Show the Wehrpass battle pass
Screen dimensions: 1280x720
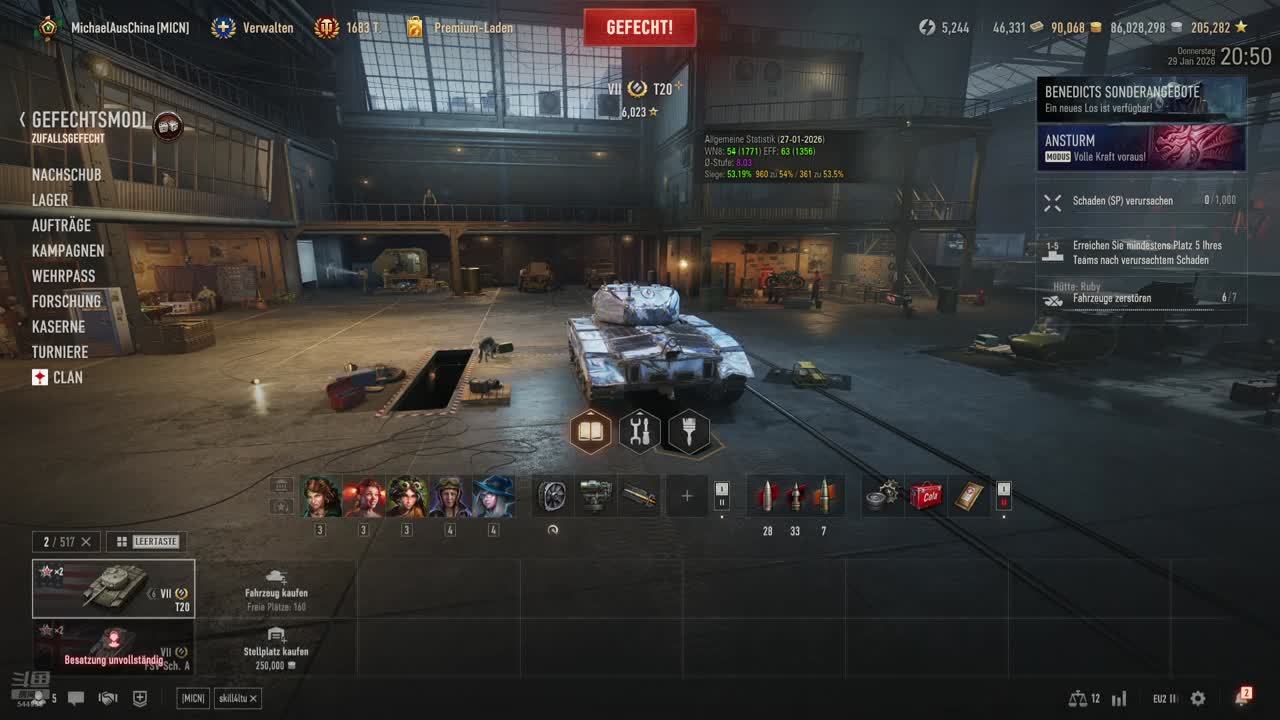point(63,276)
